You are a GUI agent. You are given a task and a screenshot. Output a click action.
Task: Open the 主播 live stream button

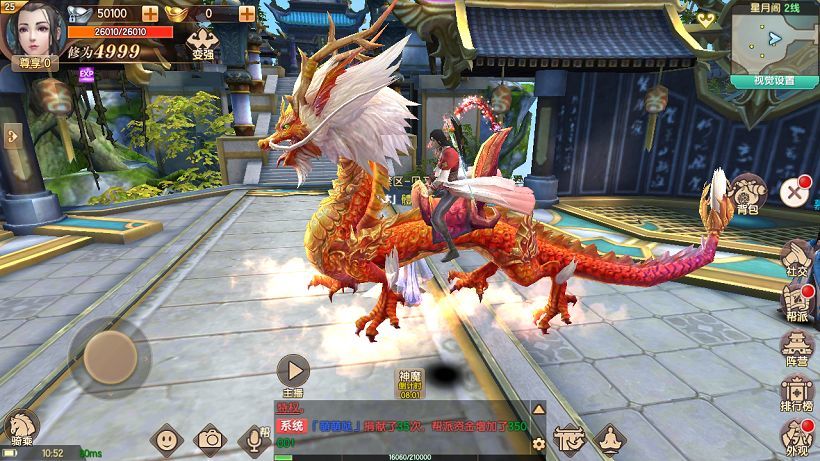pos(292,373)
